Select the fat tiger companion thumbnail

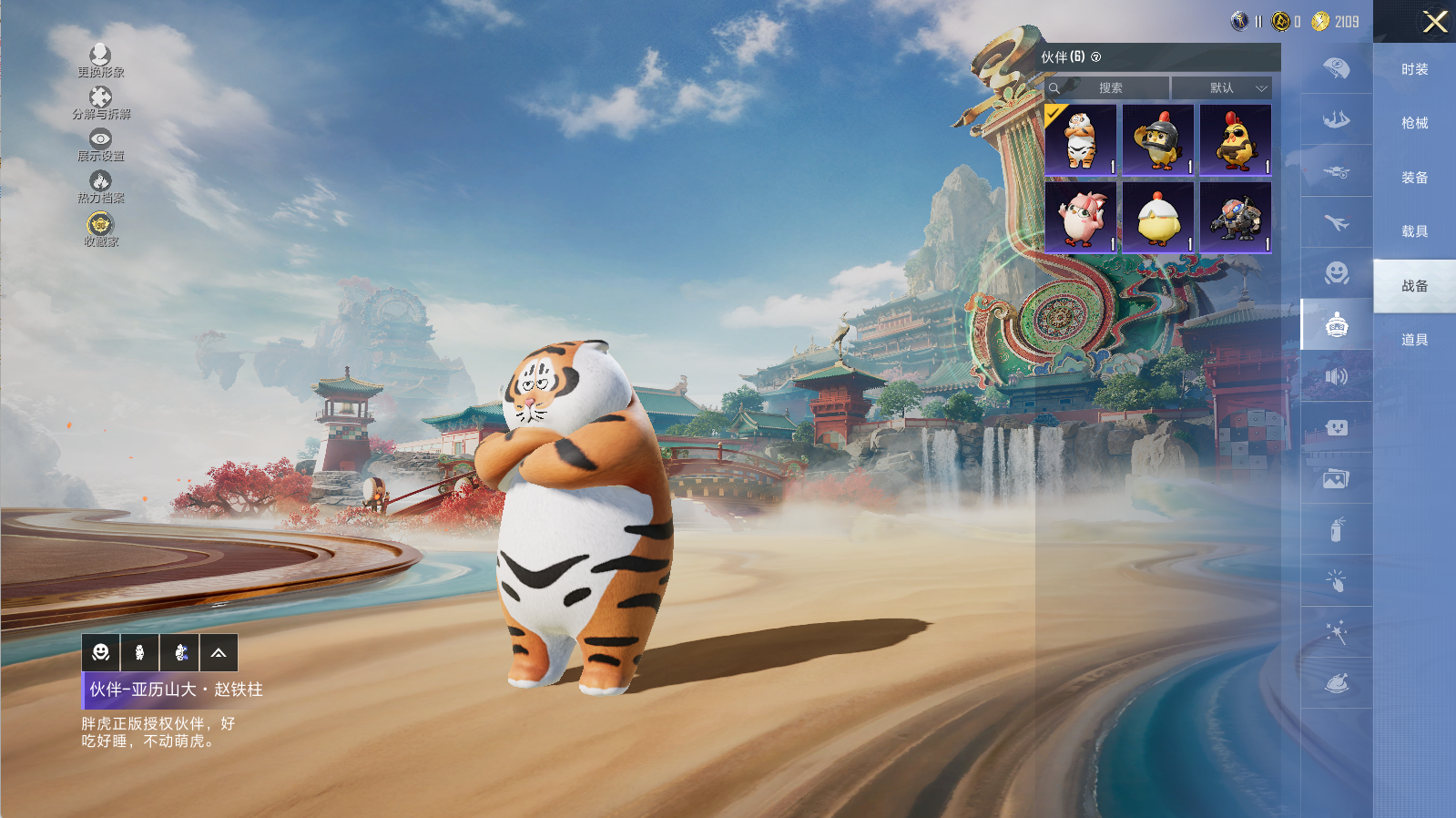click(1081, 139)
